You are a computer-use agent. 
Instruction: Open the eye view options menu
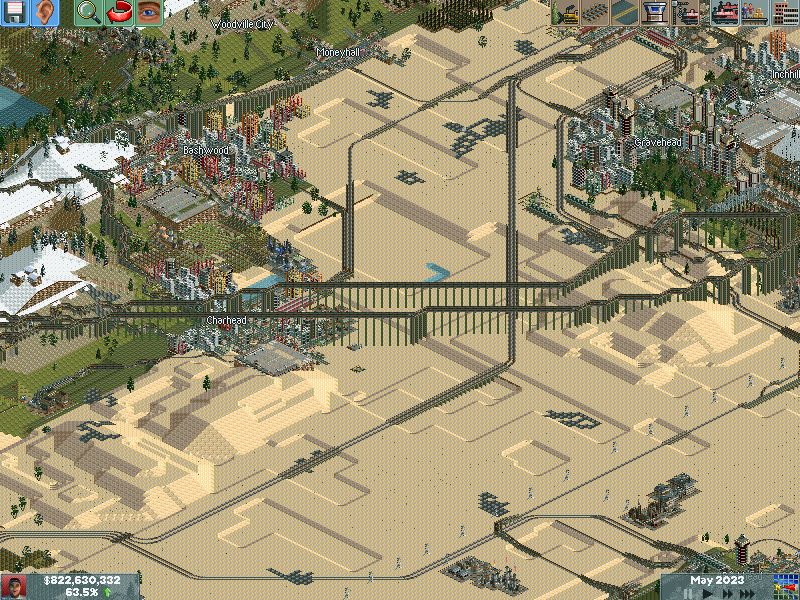point(149,13)
